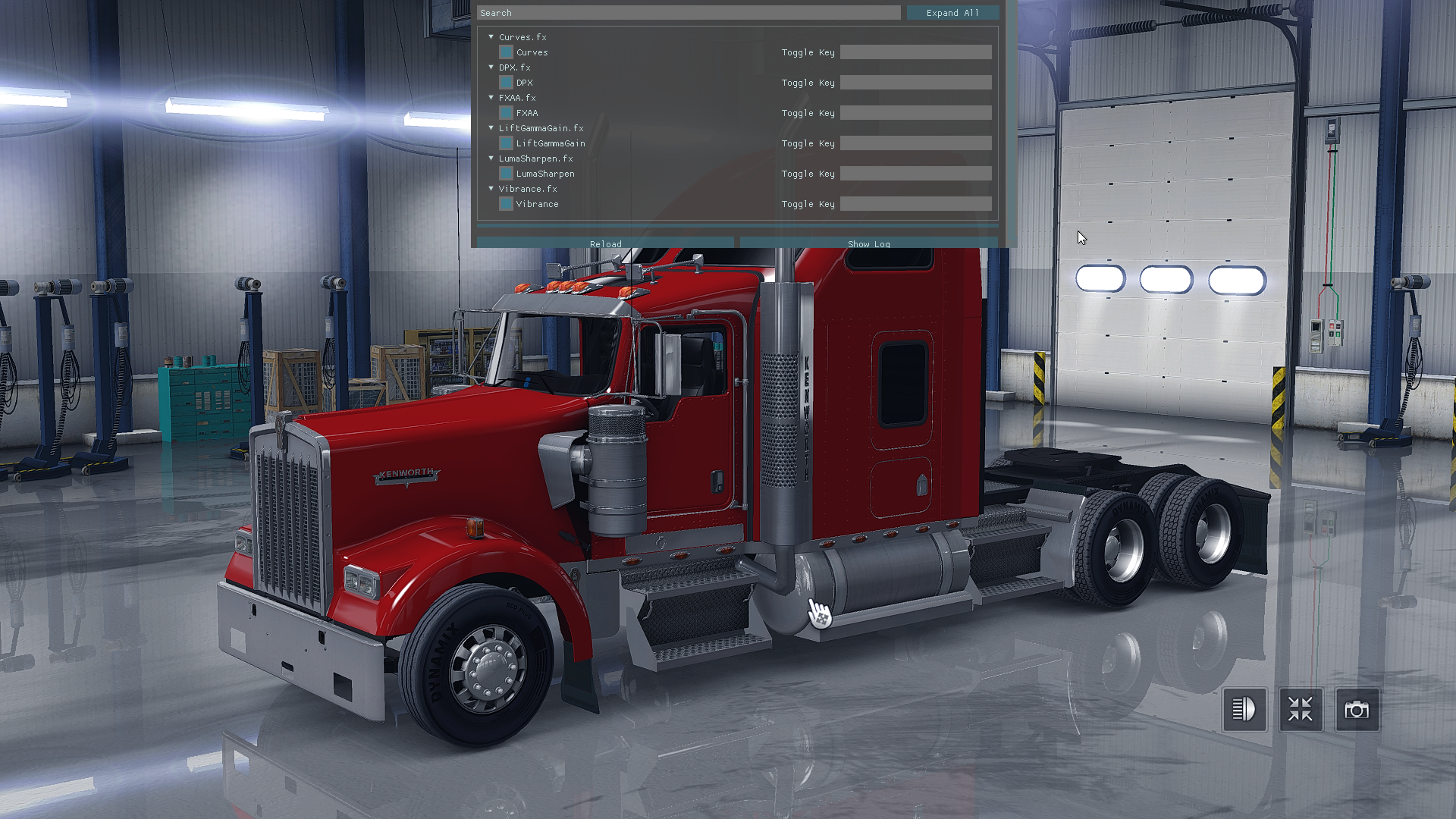Set the Toggle Key field for Curves
Viewport: 1456px width, 819px height.
pos(915,52)
